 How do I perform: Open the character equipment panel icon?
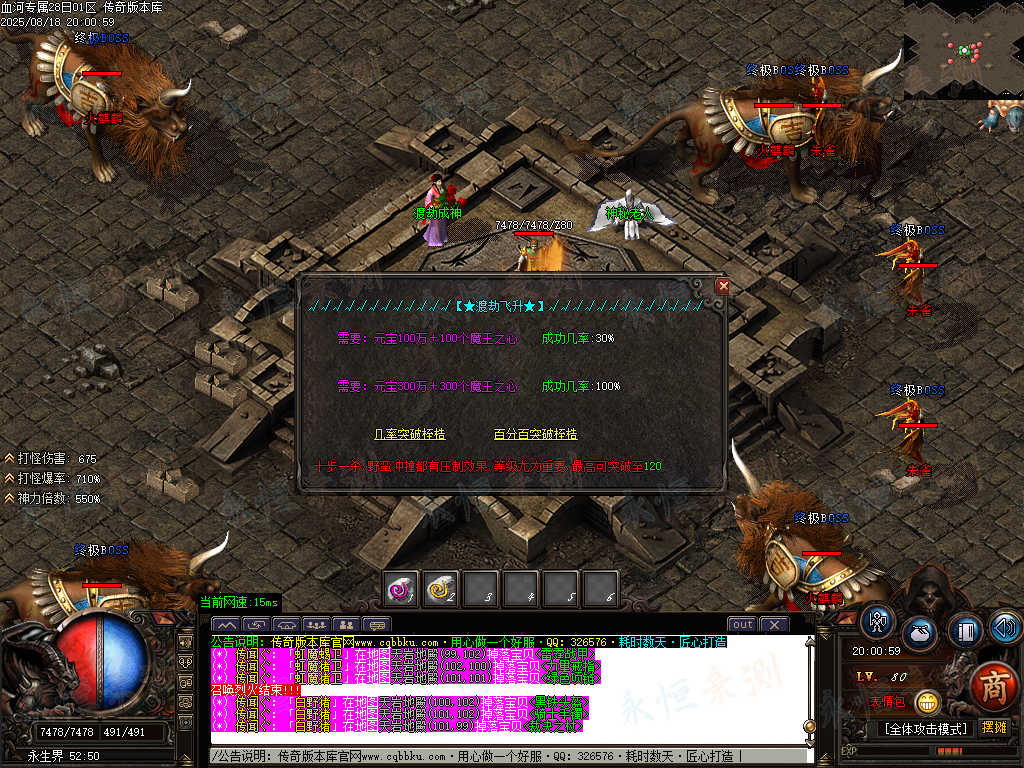(x=878, y=622)
